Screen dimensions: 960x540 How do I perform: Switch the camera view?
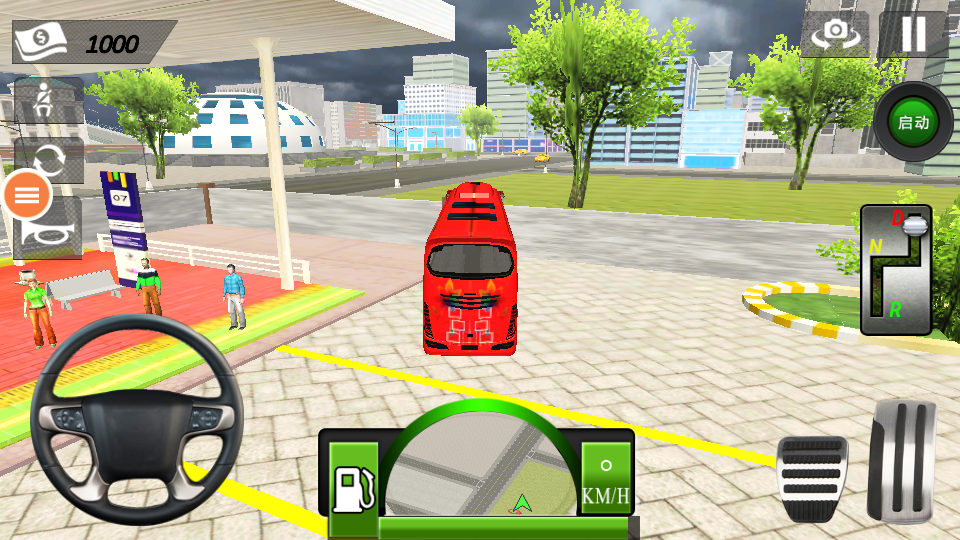[834, 34]
